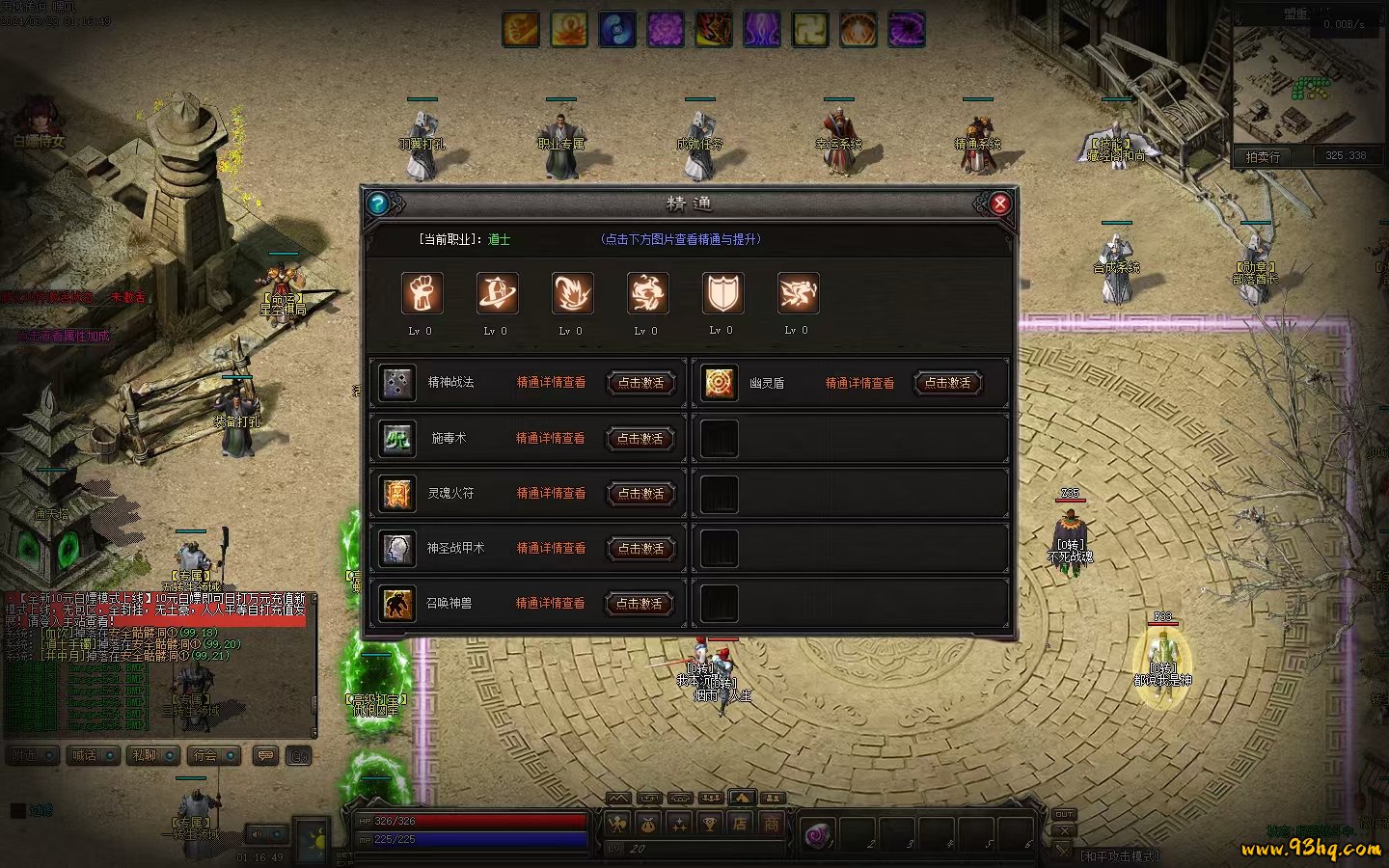Switch chat to the 喊话 channel

[x=85, y=755]
